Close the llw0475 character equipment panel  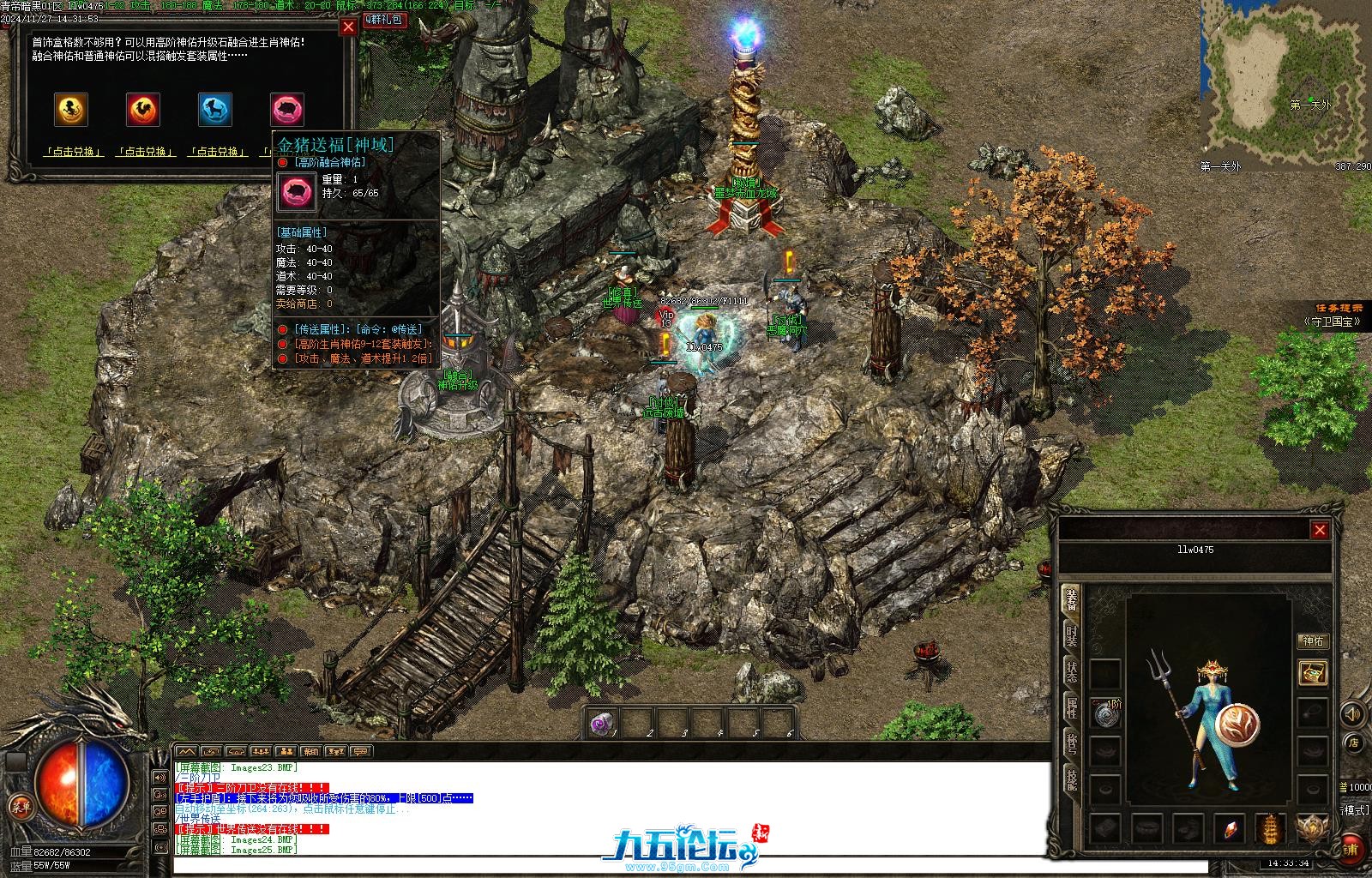pos(1320,530)
